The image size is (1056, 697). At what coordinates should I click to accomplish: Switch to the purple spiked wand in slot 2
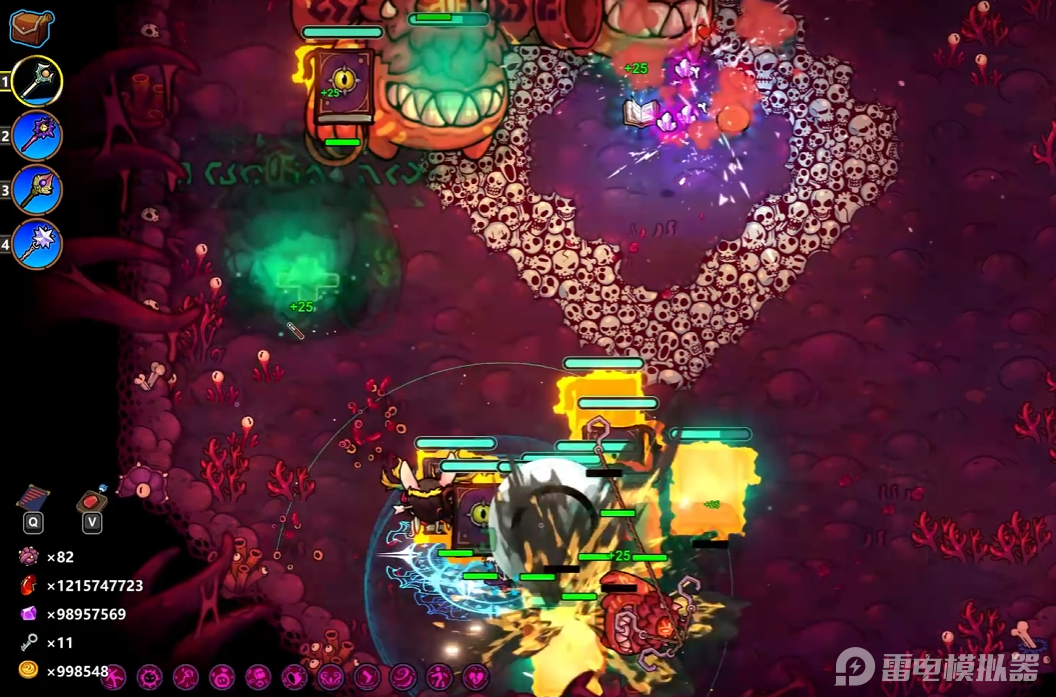[37, 136]
